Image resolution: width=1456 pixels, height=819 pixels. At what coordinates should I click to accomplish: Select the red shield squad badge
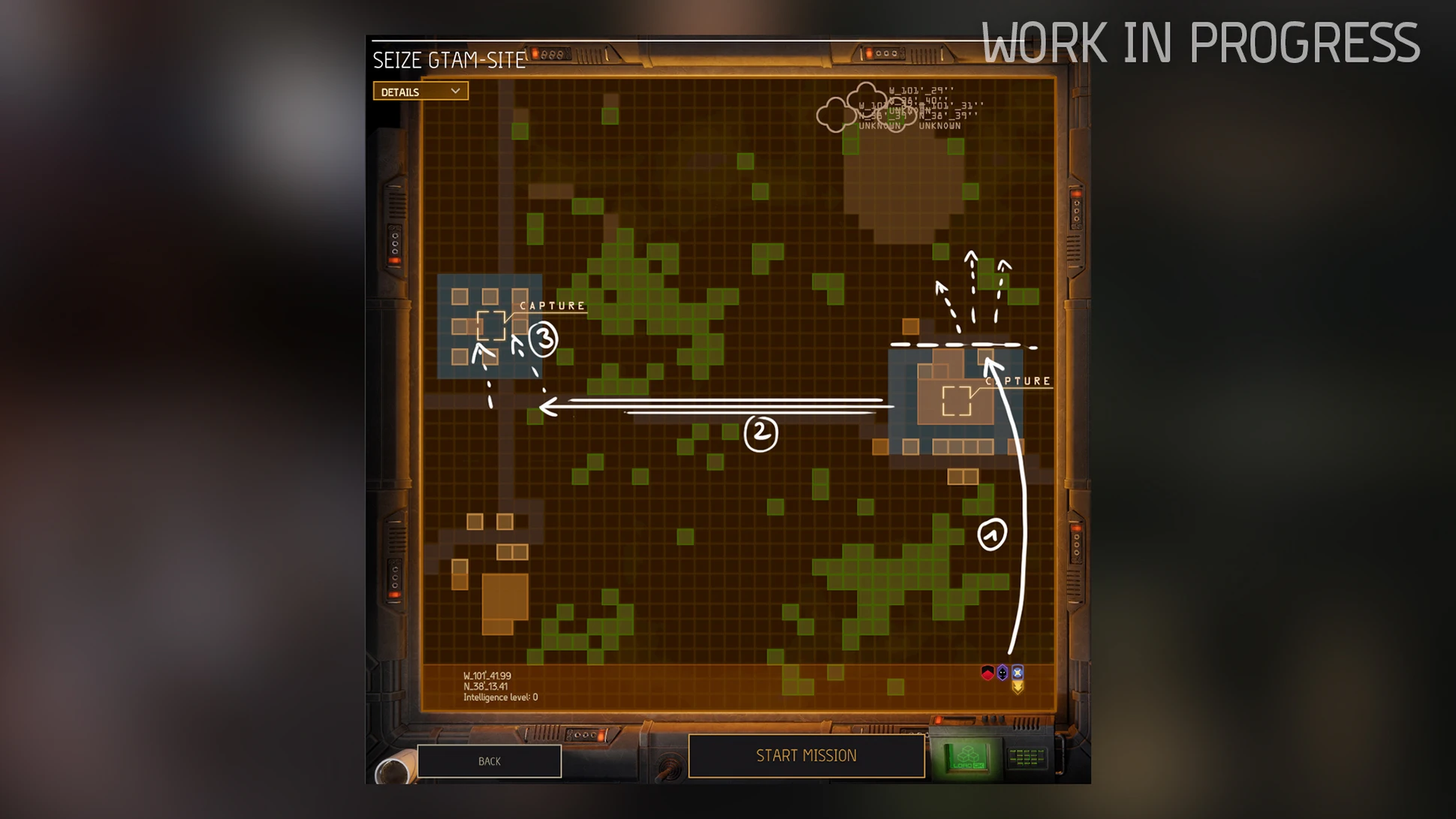(987, 673)
